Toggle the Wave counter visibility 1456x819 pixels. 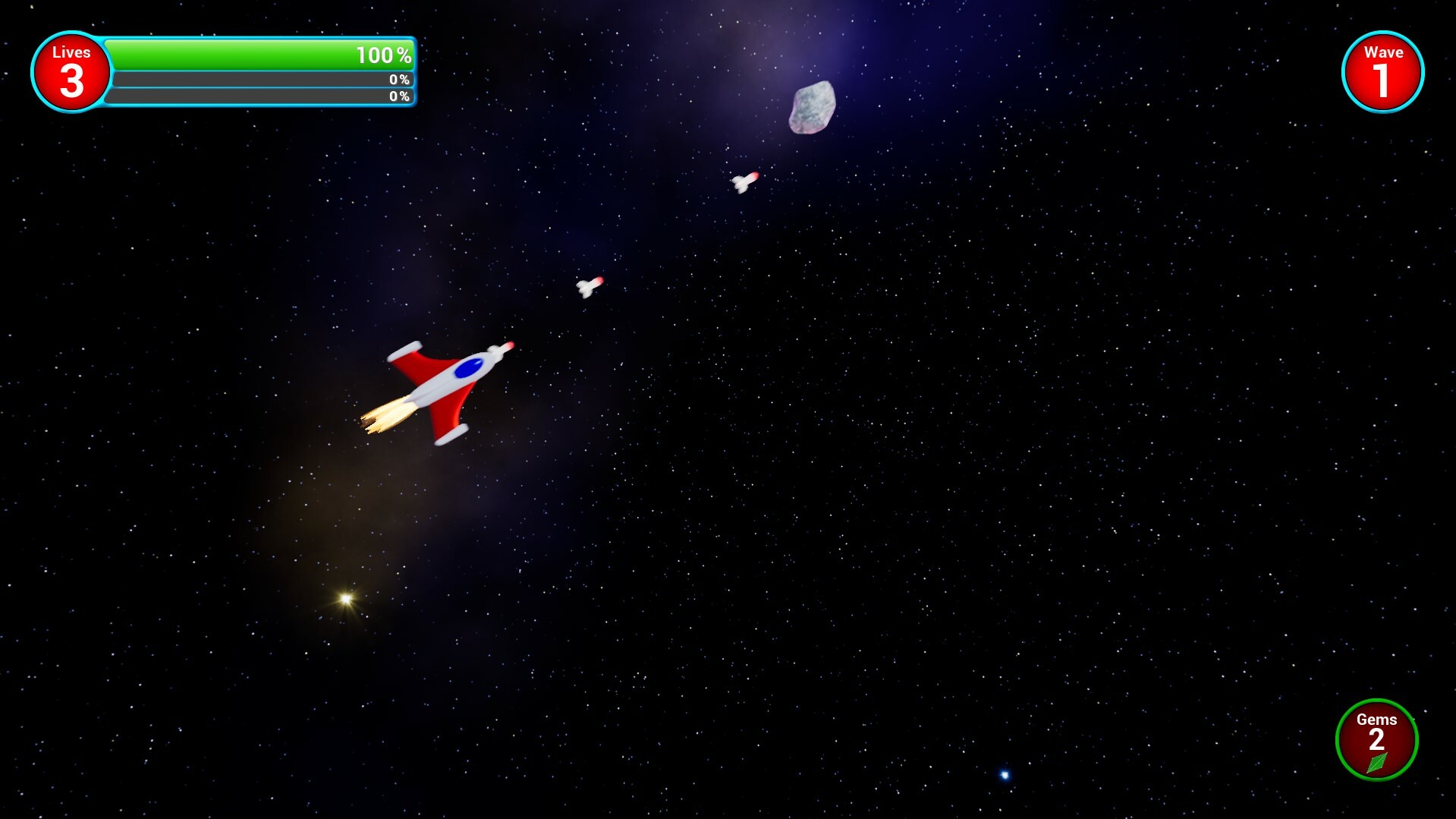[1384, 70]
